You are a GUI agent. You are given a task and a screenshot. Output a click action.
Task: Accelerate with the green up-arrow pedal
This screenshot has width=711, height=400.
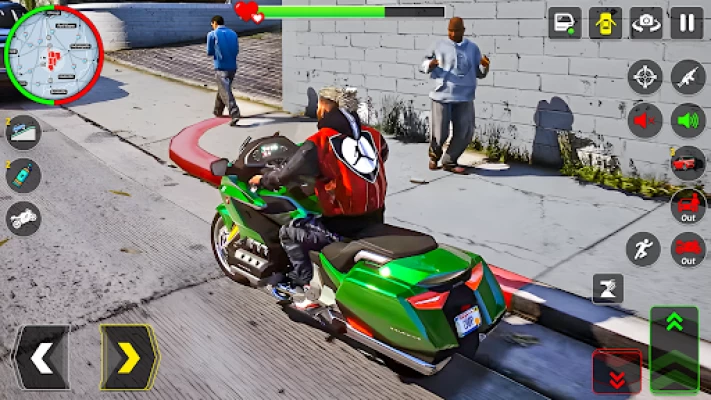point(674,334)
